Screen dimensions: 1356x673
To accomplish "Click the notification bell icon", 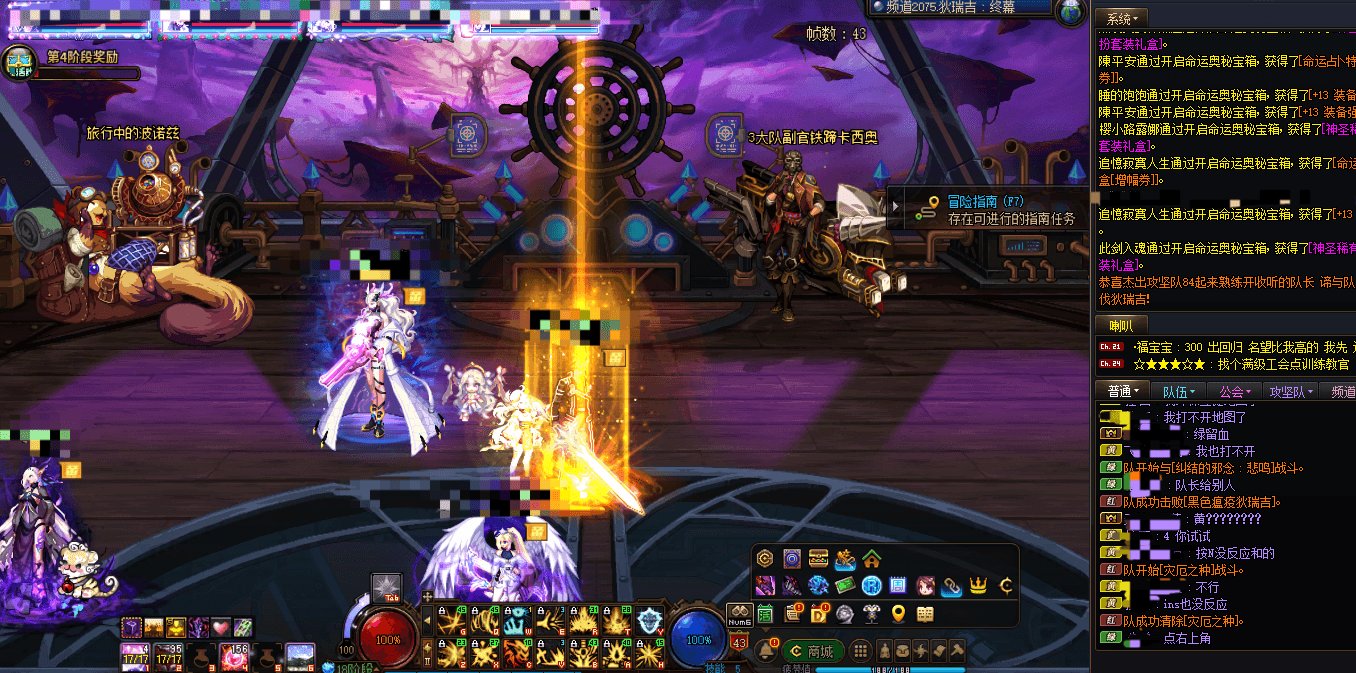I will [x=766, y=651].
